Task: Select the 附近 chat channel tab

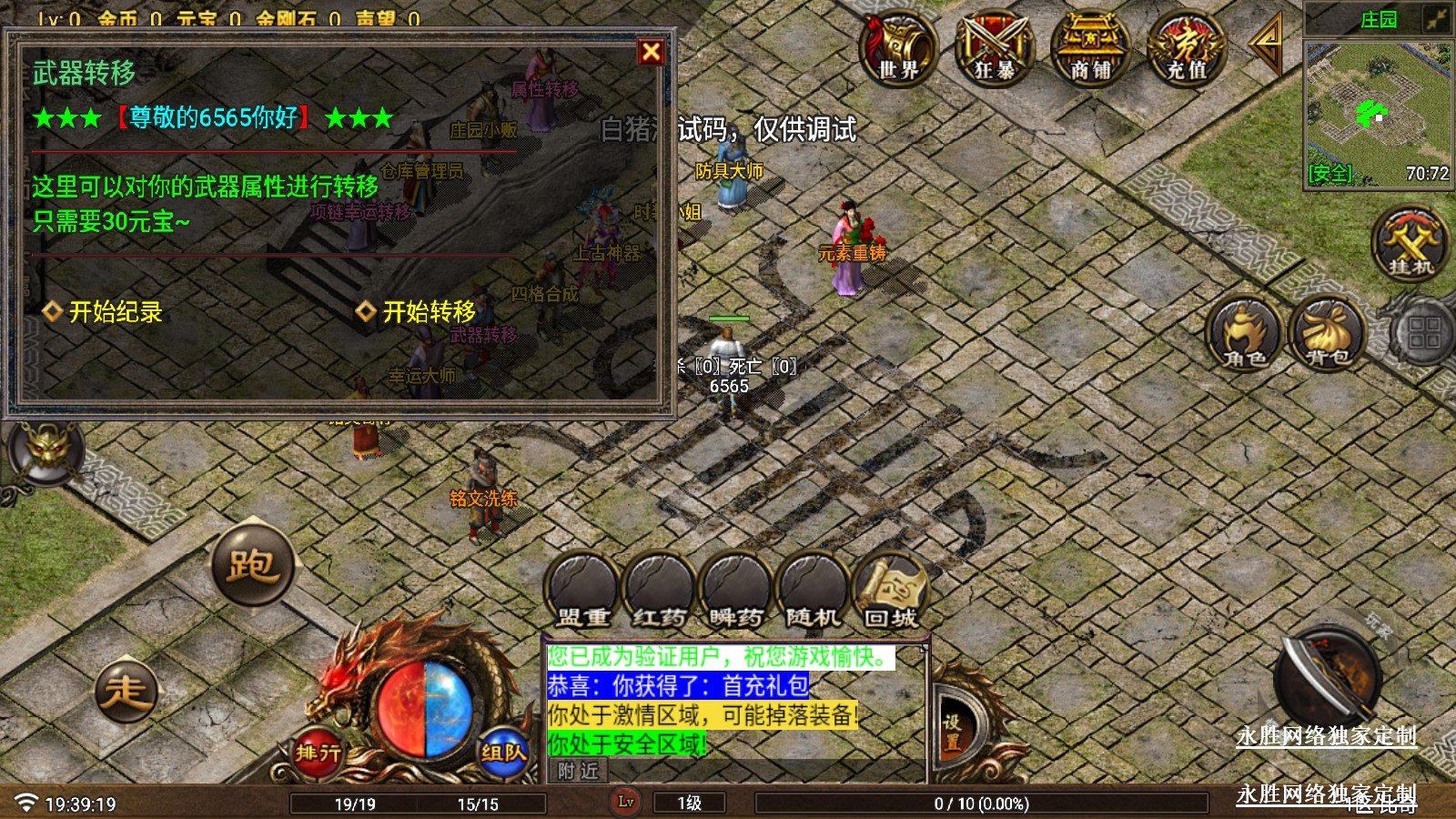Action: pos(579,772)
